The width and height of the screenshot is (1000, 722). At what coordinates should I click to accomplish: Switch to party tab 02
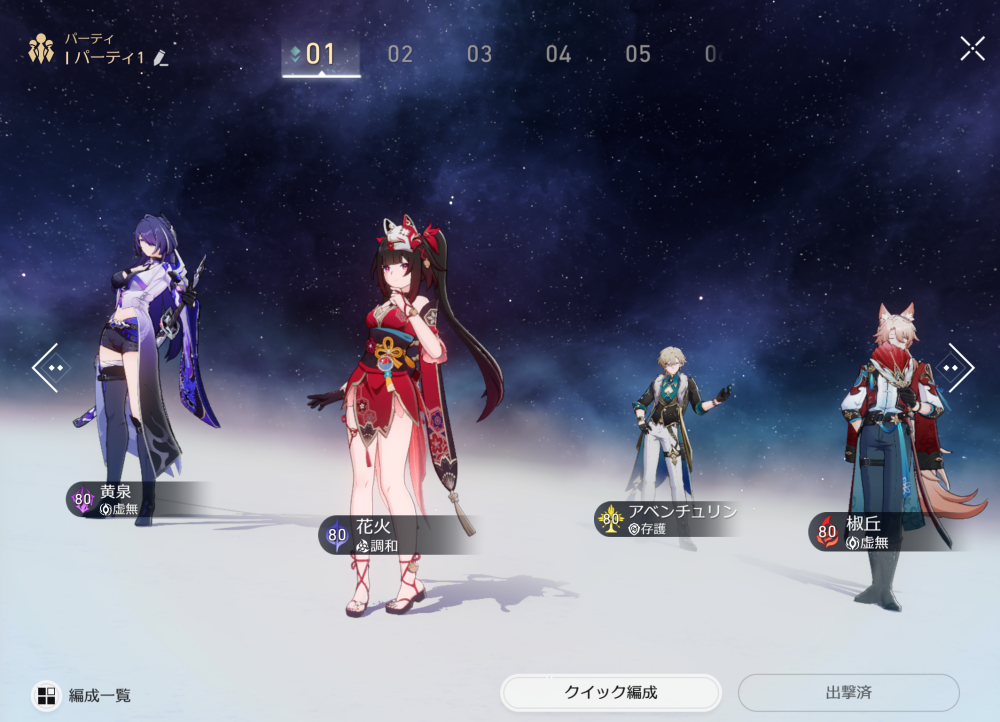400,54
